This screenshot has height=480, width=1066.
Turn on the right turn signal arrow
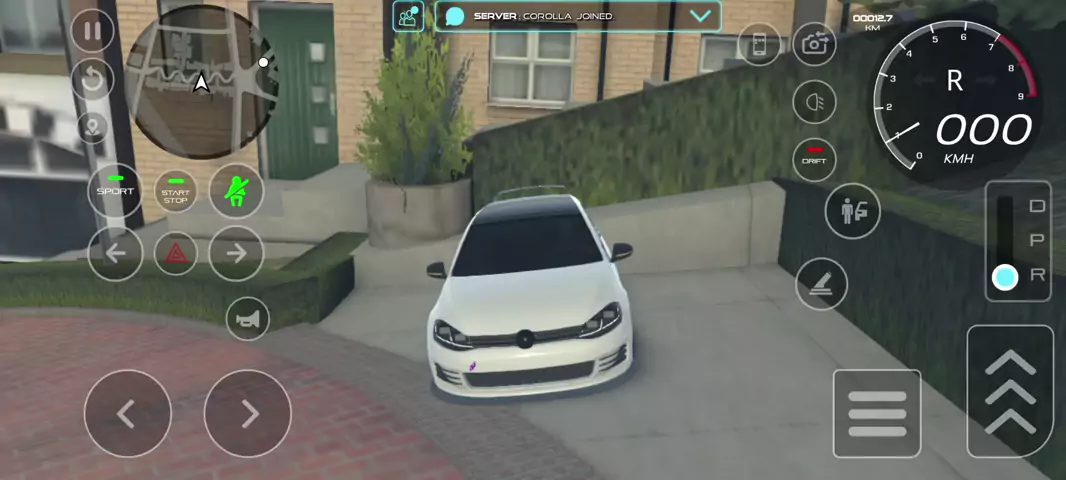click(236, 253)
